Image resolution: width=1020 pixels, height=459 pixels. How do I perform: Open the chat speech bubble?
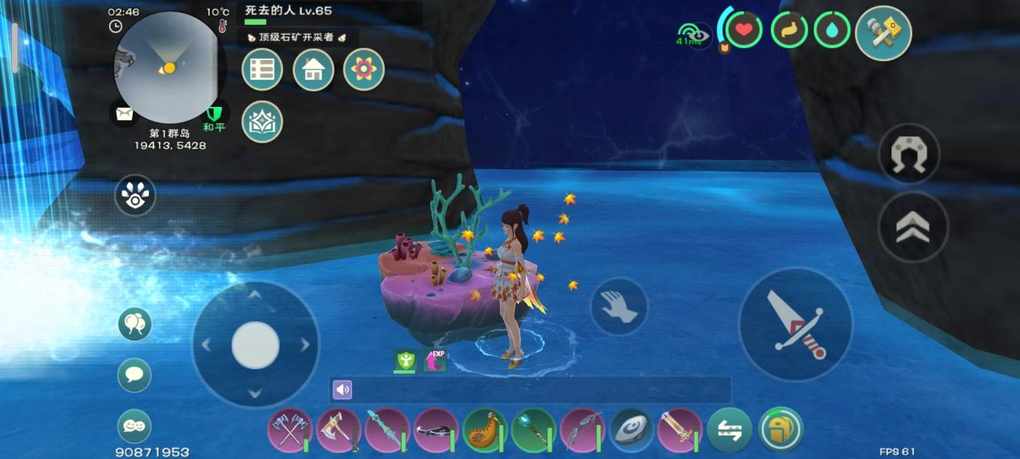click(135, 375)
